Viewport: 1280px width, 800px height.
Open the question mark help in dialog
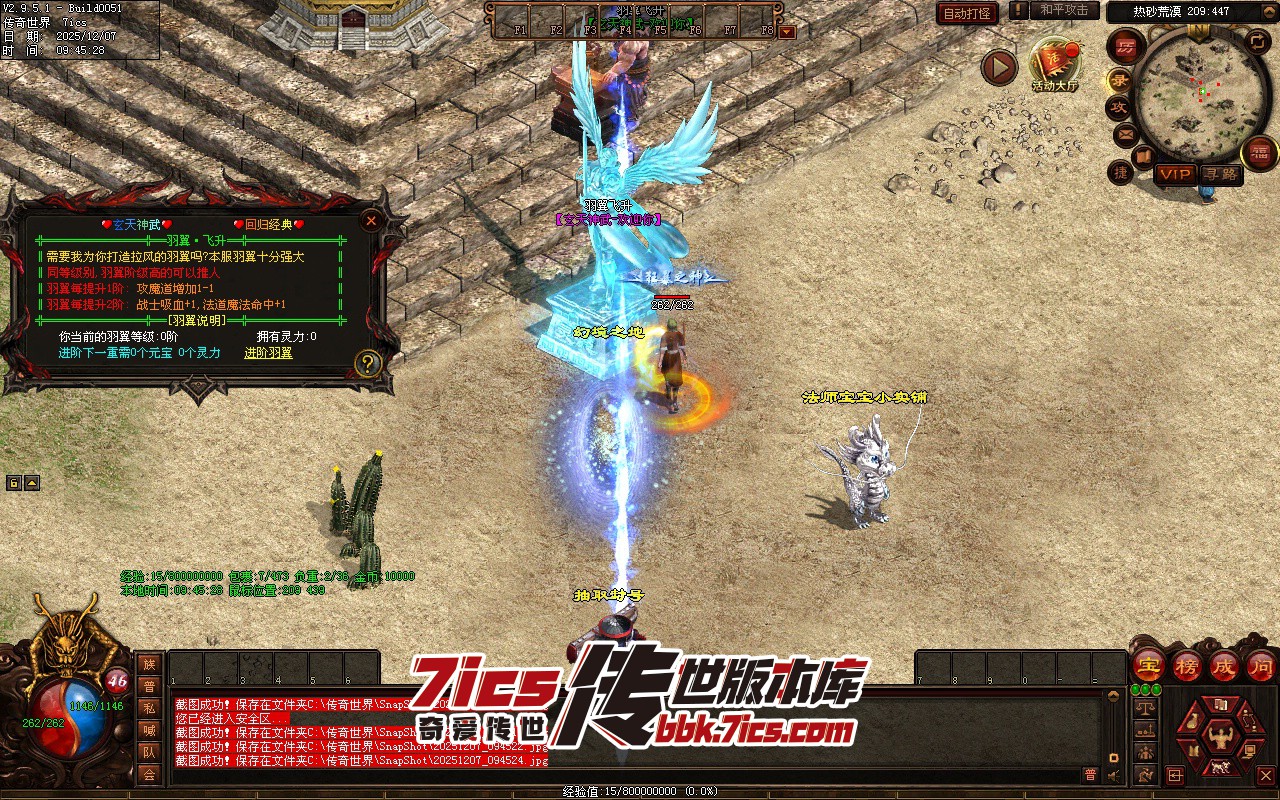click(x=368, y=364)
